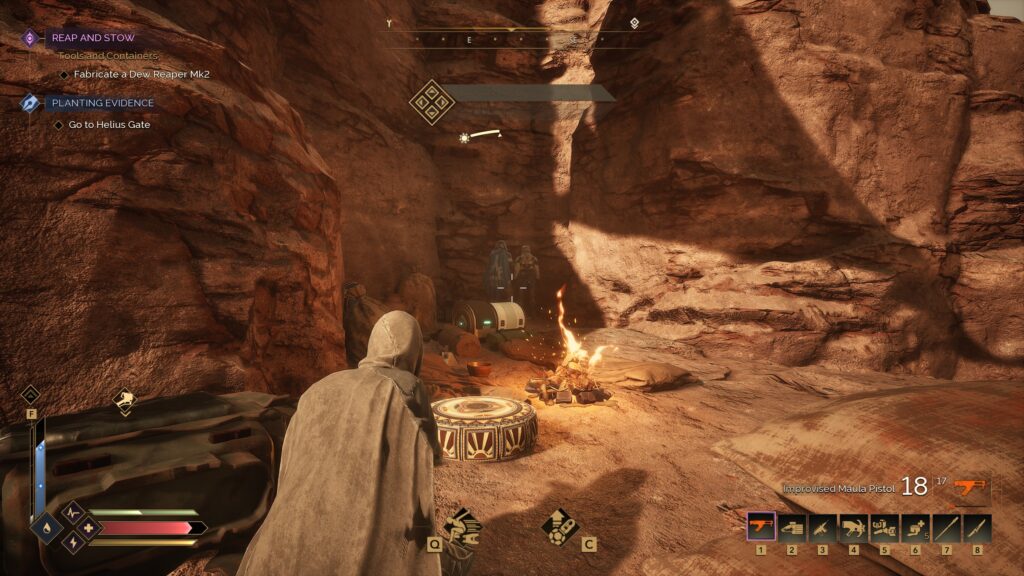1024x576 pixels.
Task: Click the water droplet hydration icon
Action: pyautogui.click(x=46, y=527)
